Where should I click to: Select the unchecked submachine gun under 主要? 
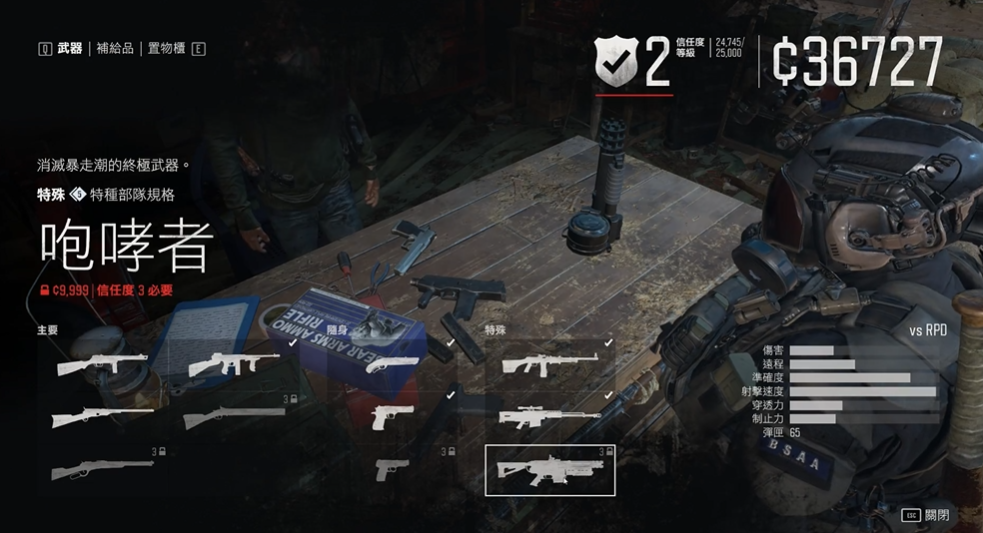click(x=102, y=364)
